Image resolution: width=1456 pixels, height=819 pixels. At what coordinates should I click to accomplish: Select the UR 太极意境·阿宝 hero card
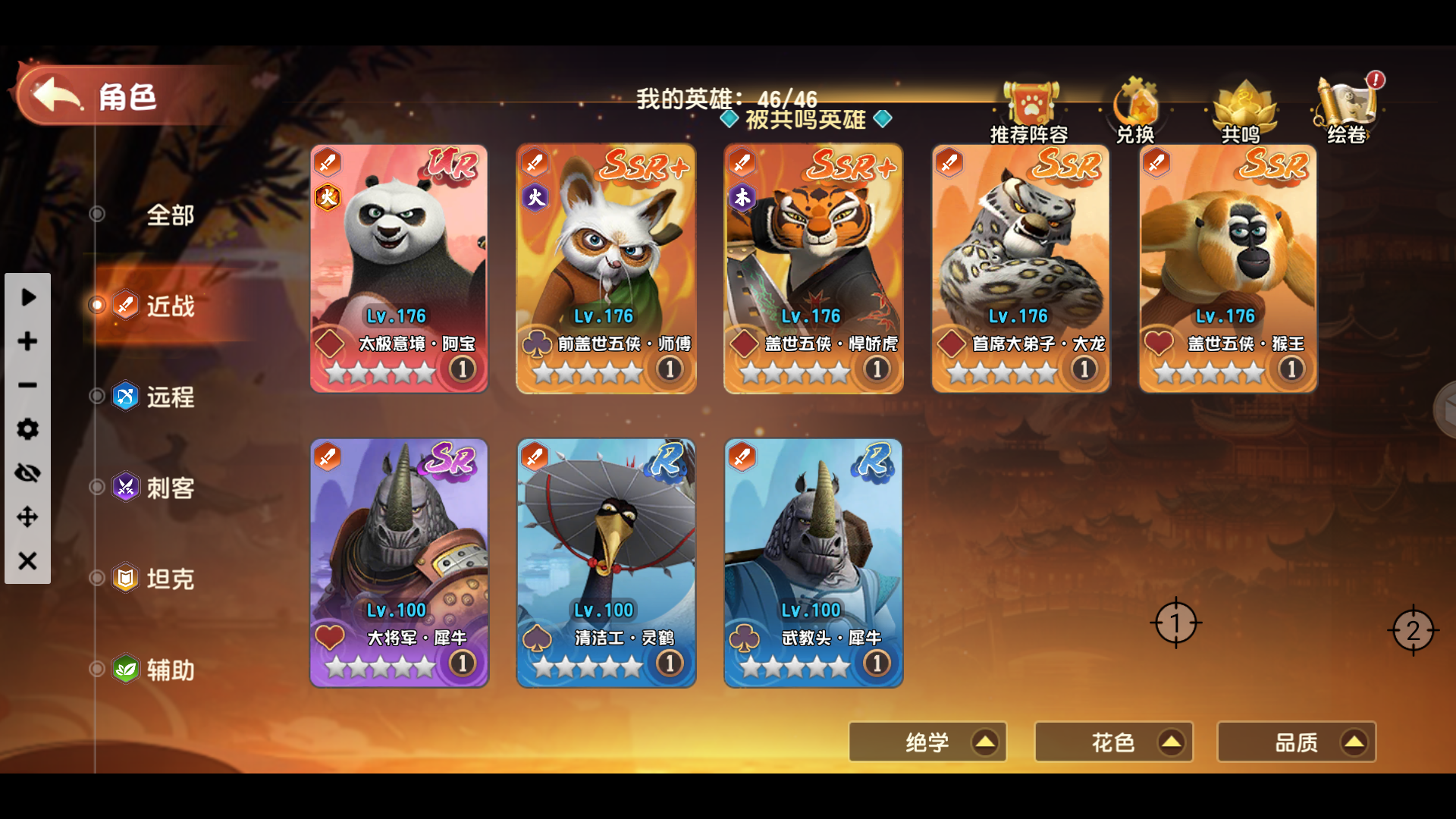399,269
